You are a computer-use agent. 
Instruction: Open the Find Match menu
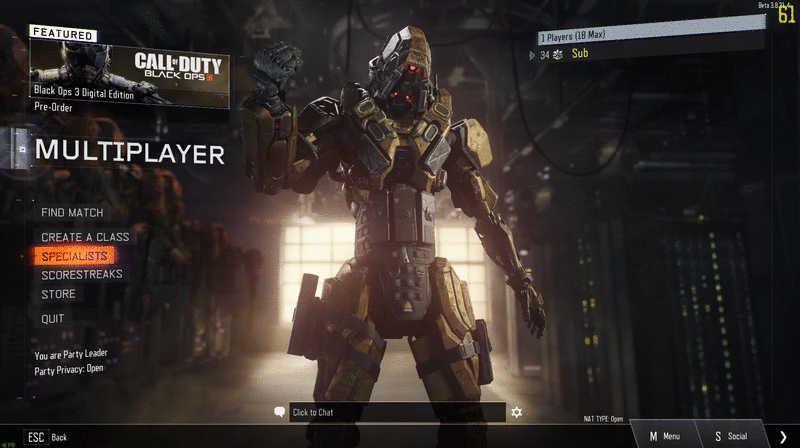pos(72,213)
